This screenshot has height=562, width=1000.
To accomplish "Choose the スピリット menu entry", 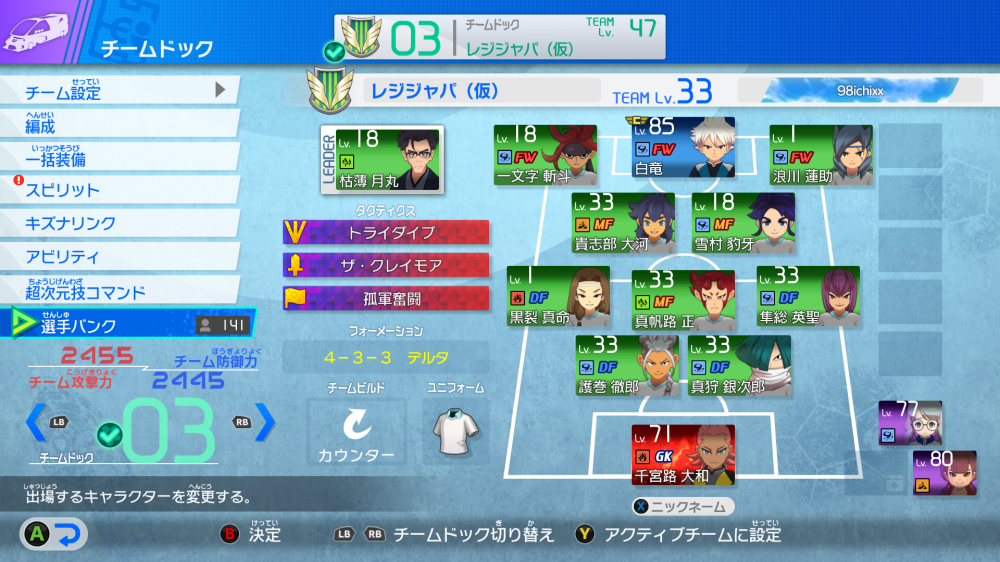I will (x=120, y=190).
